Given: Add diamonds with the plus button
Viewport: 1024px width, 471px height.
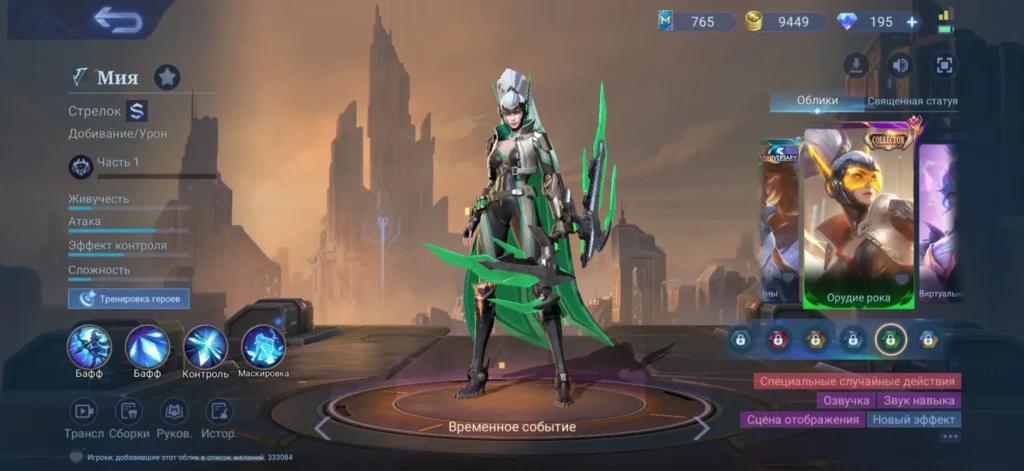Looking at the screenshot, I should point(911,22).
